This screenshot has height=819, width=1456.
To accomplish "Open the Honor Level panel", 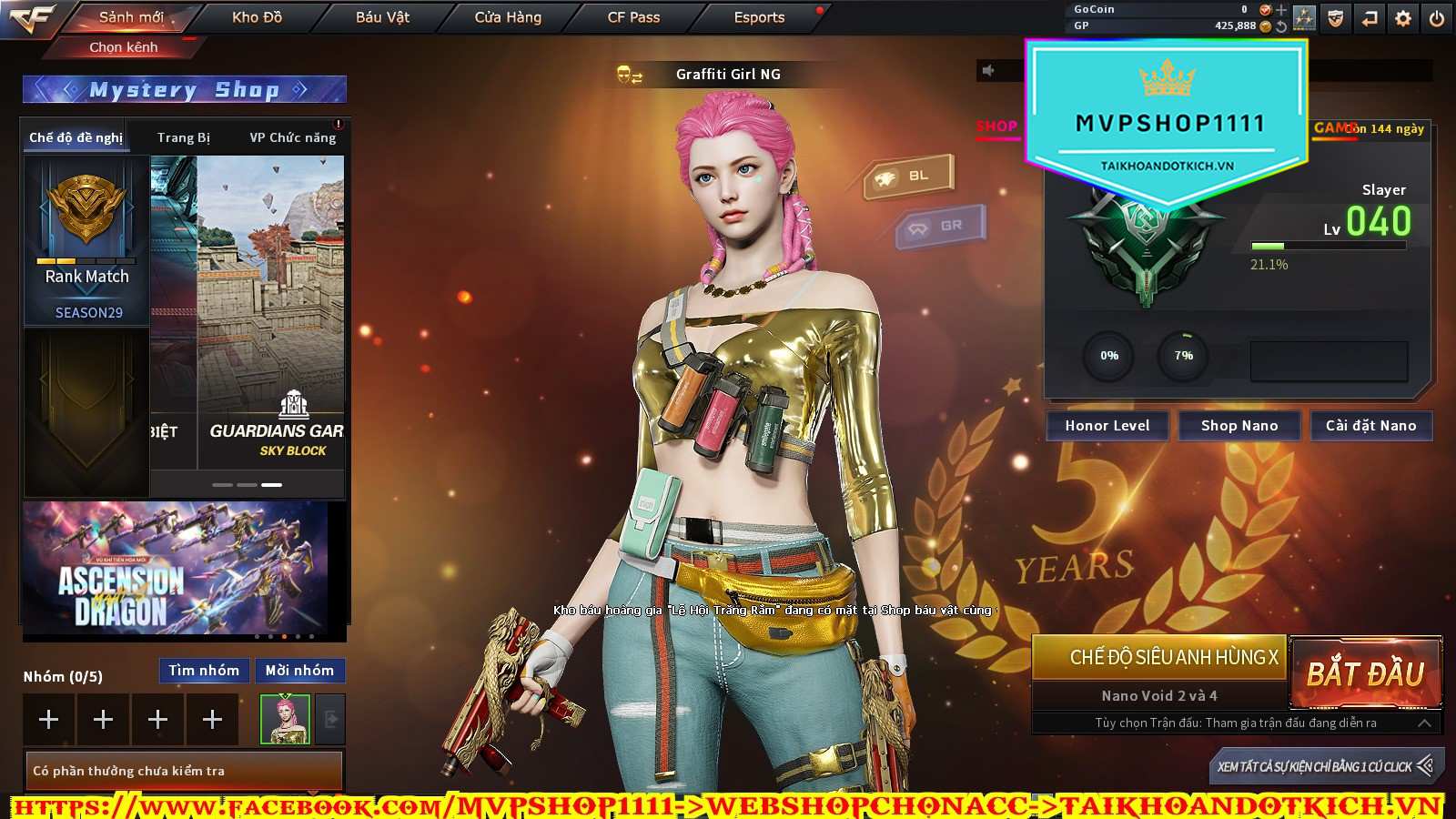I will tap(1107, 426).
